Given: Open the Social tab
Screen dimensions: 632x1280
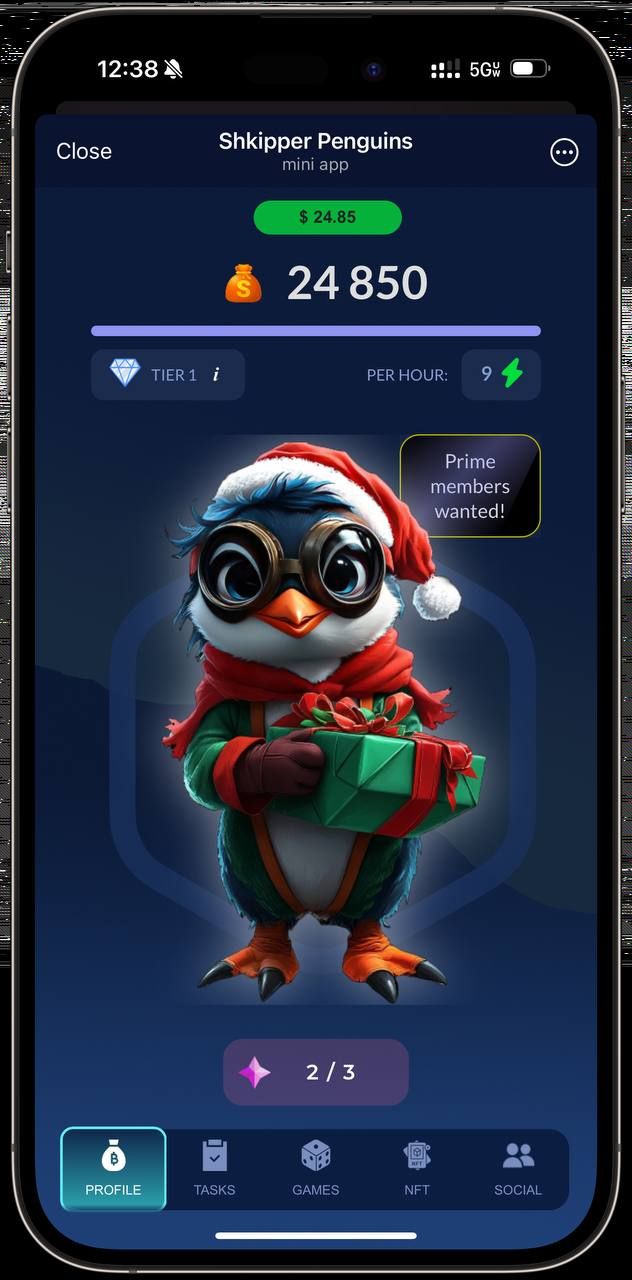Looking at the screenshot, I should [518, 1169].
